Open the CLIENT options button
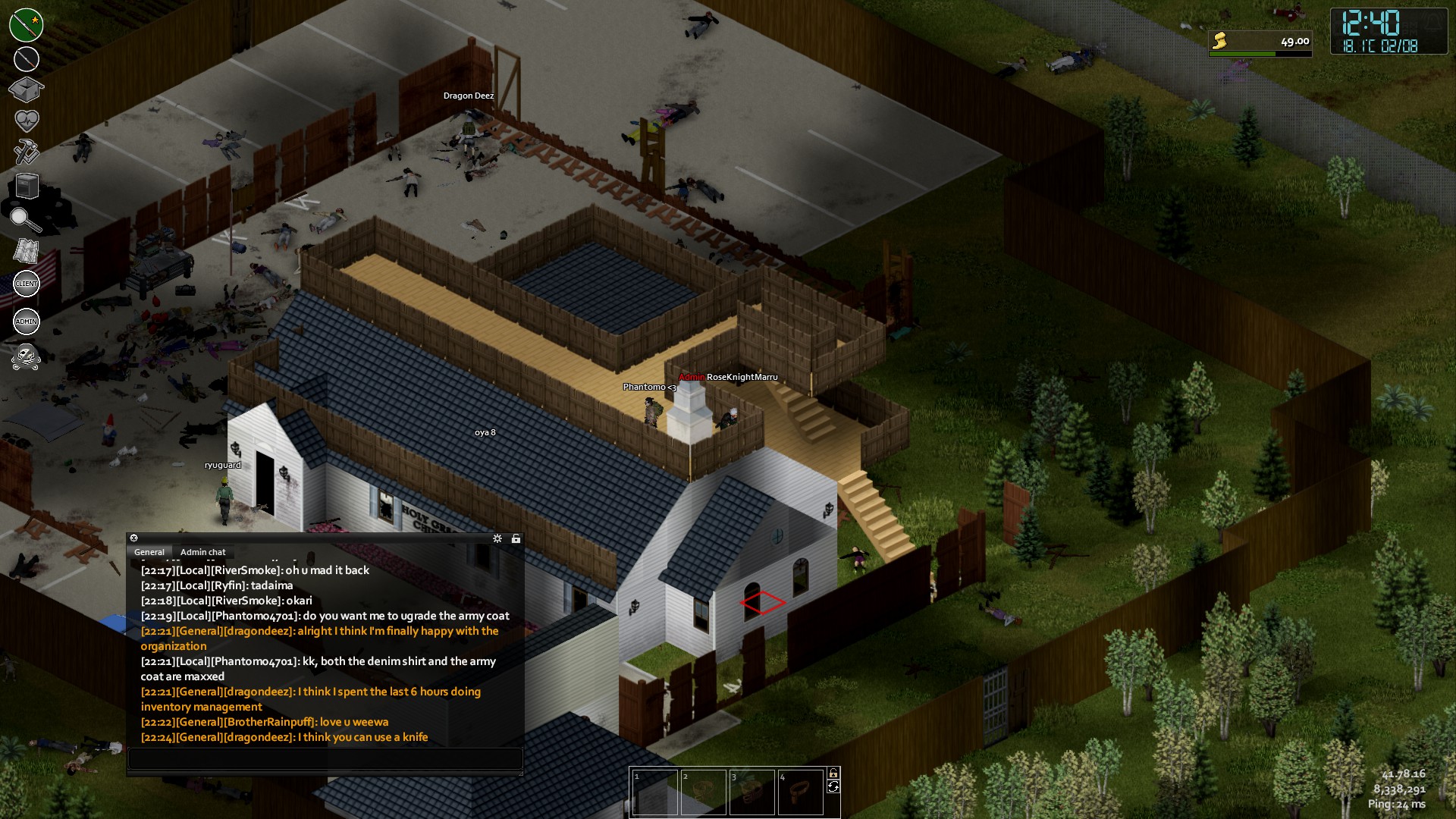This screenshot has height=819, width=1456. click(x=27, y=284)
